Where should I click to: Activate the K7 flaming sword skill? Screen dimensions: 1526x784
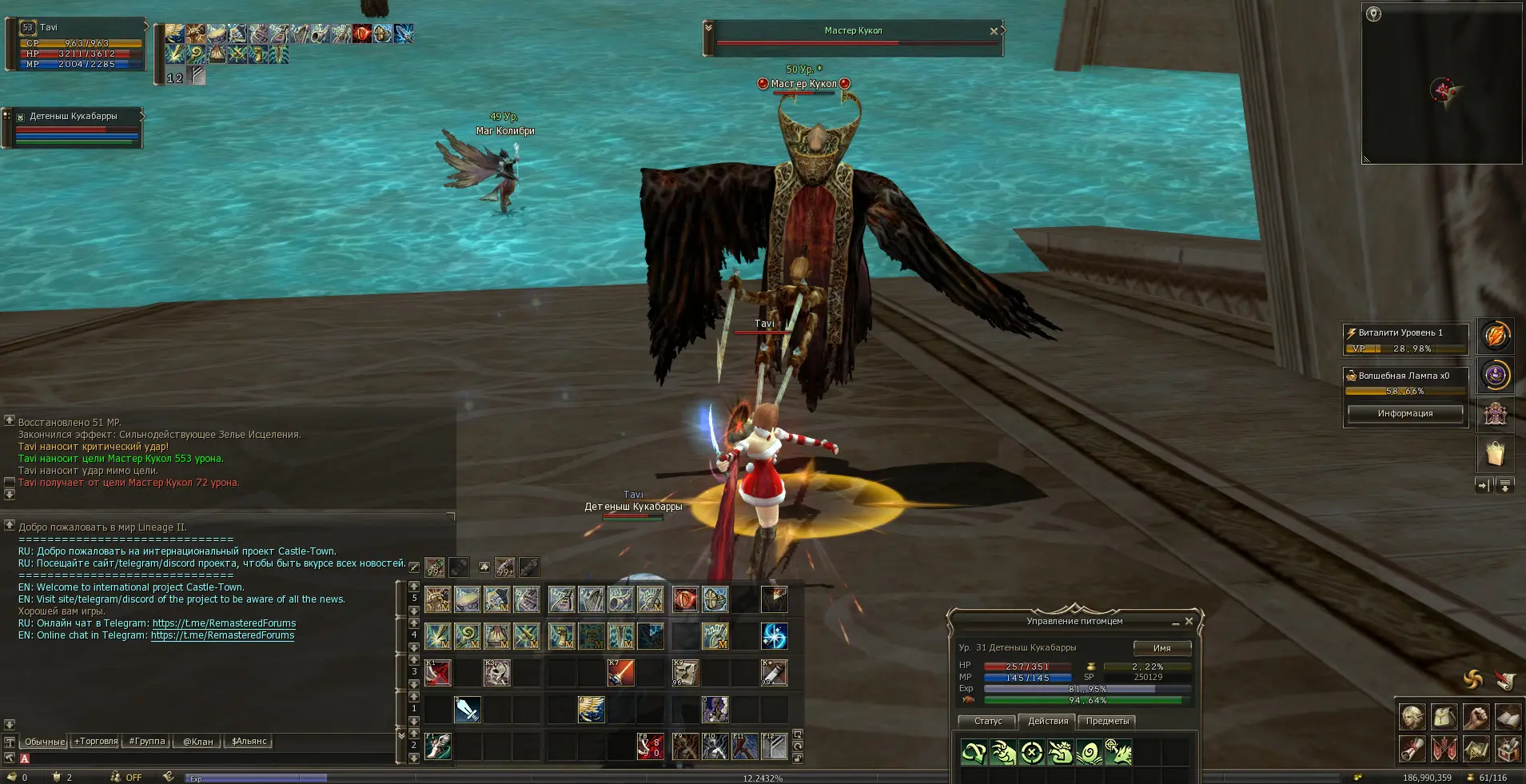coord(621,673)
